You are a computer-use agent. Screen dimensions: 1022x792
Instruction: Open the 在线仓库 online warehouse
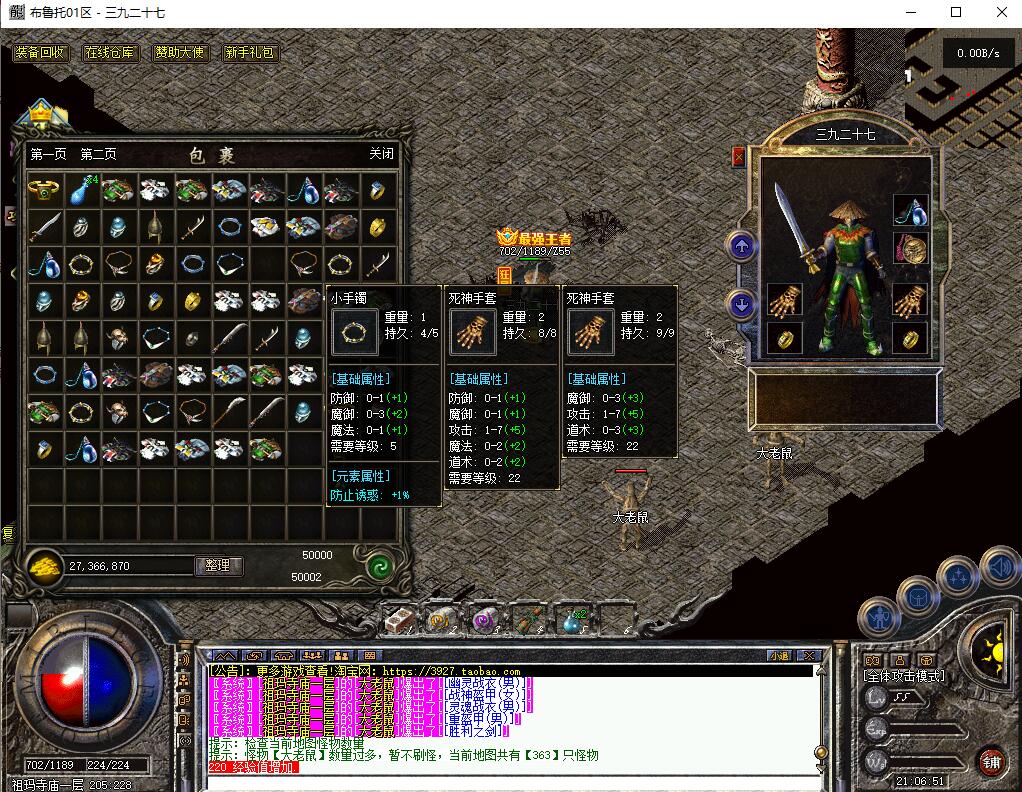(x=110, y=52)
